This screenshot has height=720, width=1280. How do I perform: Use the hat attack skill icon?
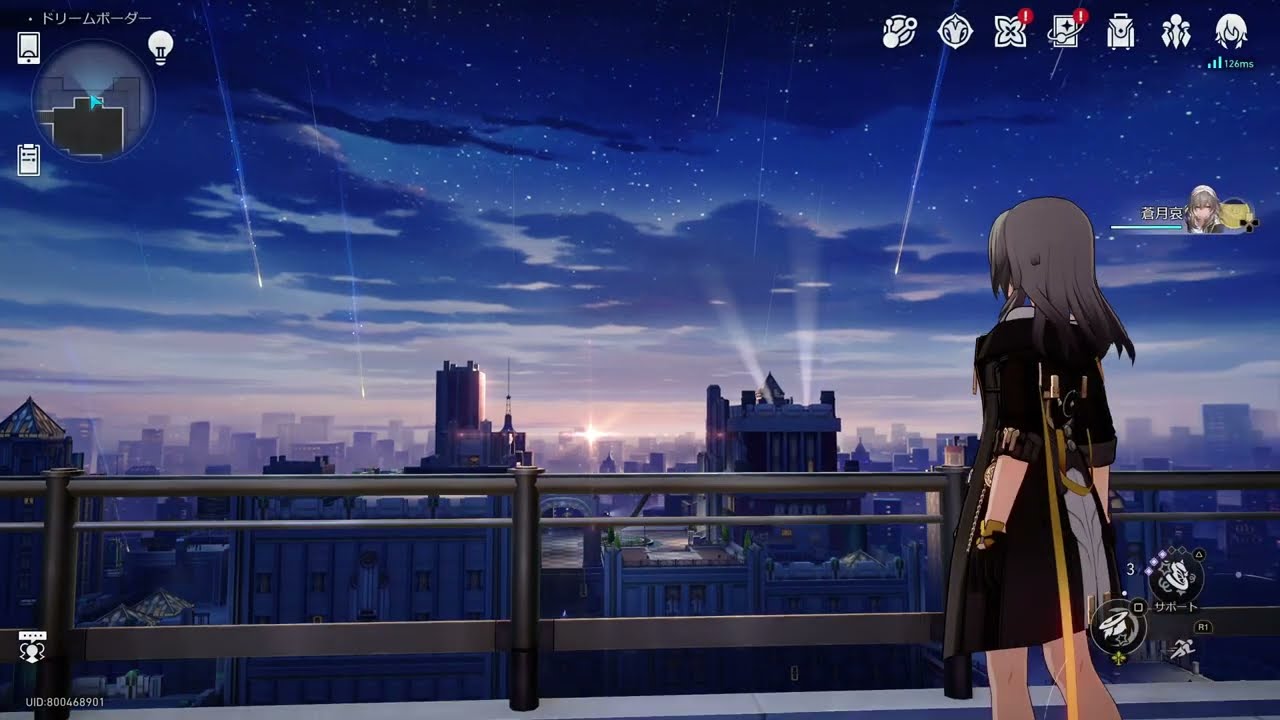[1117, 627]
